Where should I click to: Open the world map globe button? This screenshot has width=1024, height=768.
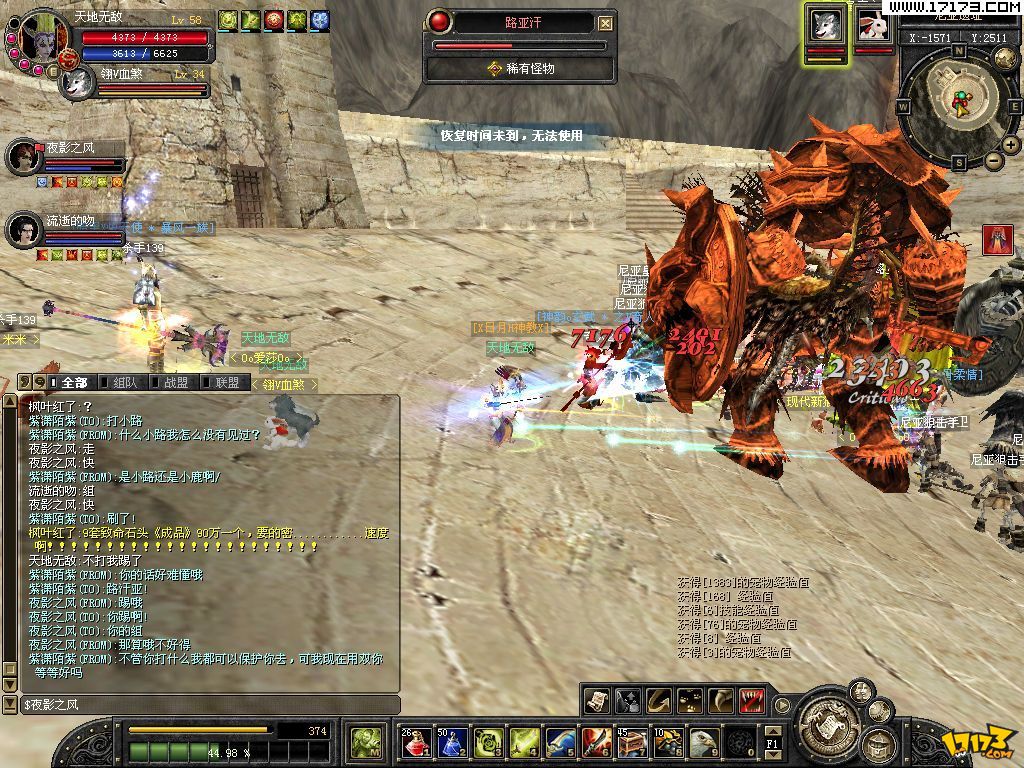[1004, 59]
